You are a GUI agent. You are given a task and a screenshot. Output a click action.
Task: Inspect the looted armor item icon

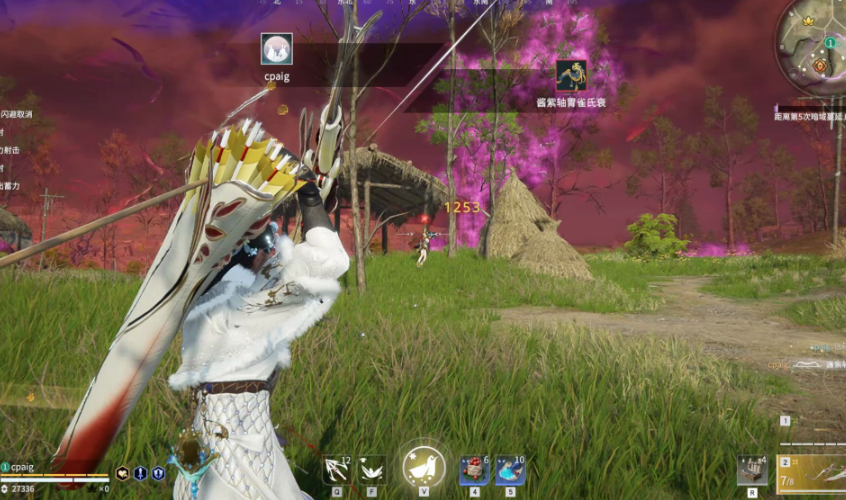[x=571, y=76]
